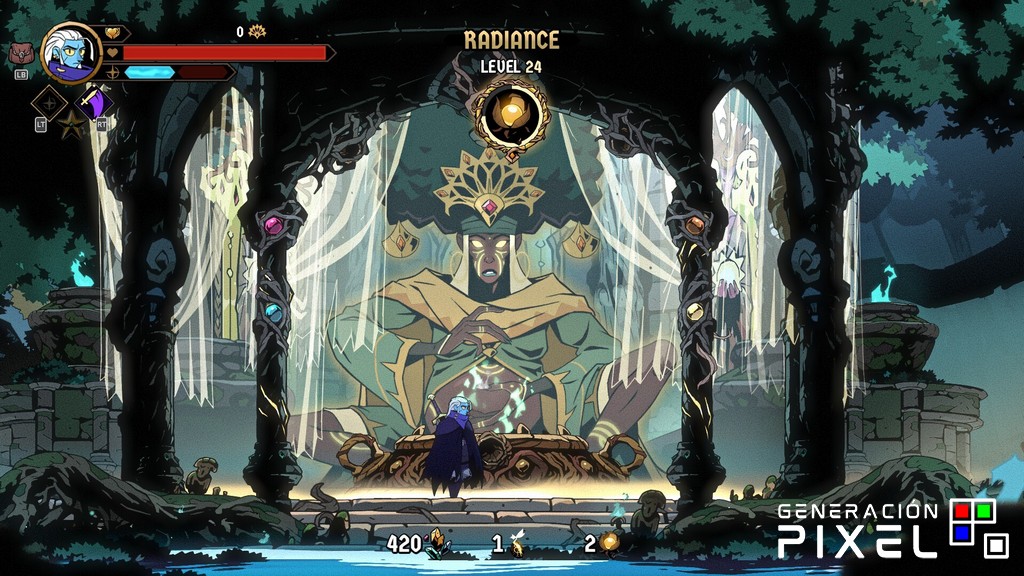1024x576 pixels.
Task: Activate the purple sword slash ability
Action: [96, 102]
